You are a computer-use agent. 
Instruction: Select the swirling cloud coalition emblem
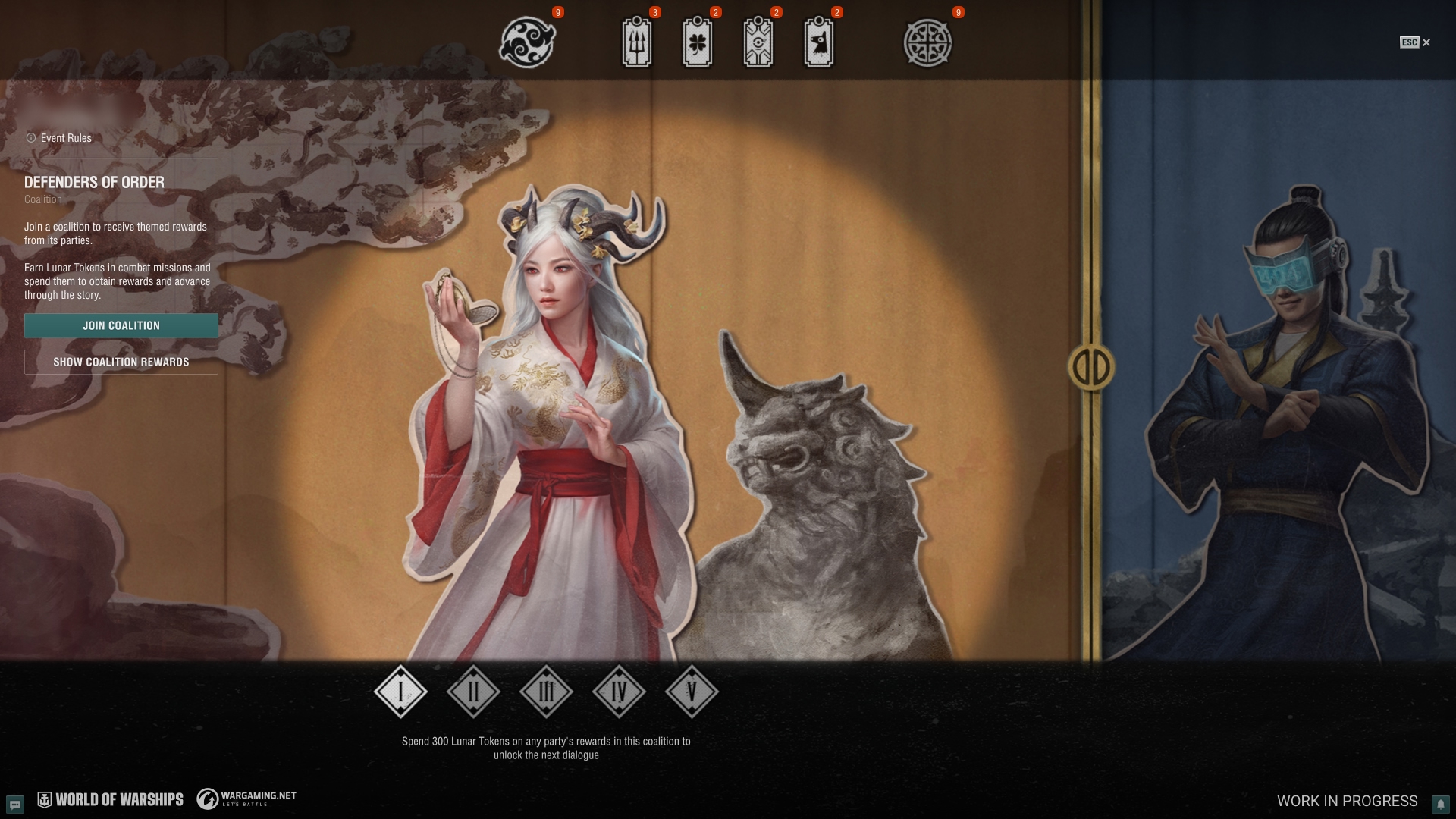[x=528, y=42]
